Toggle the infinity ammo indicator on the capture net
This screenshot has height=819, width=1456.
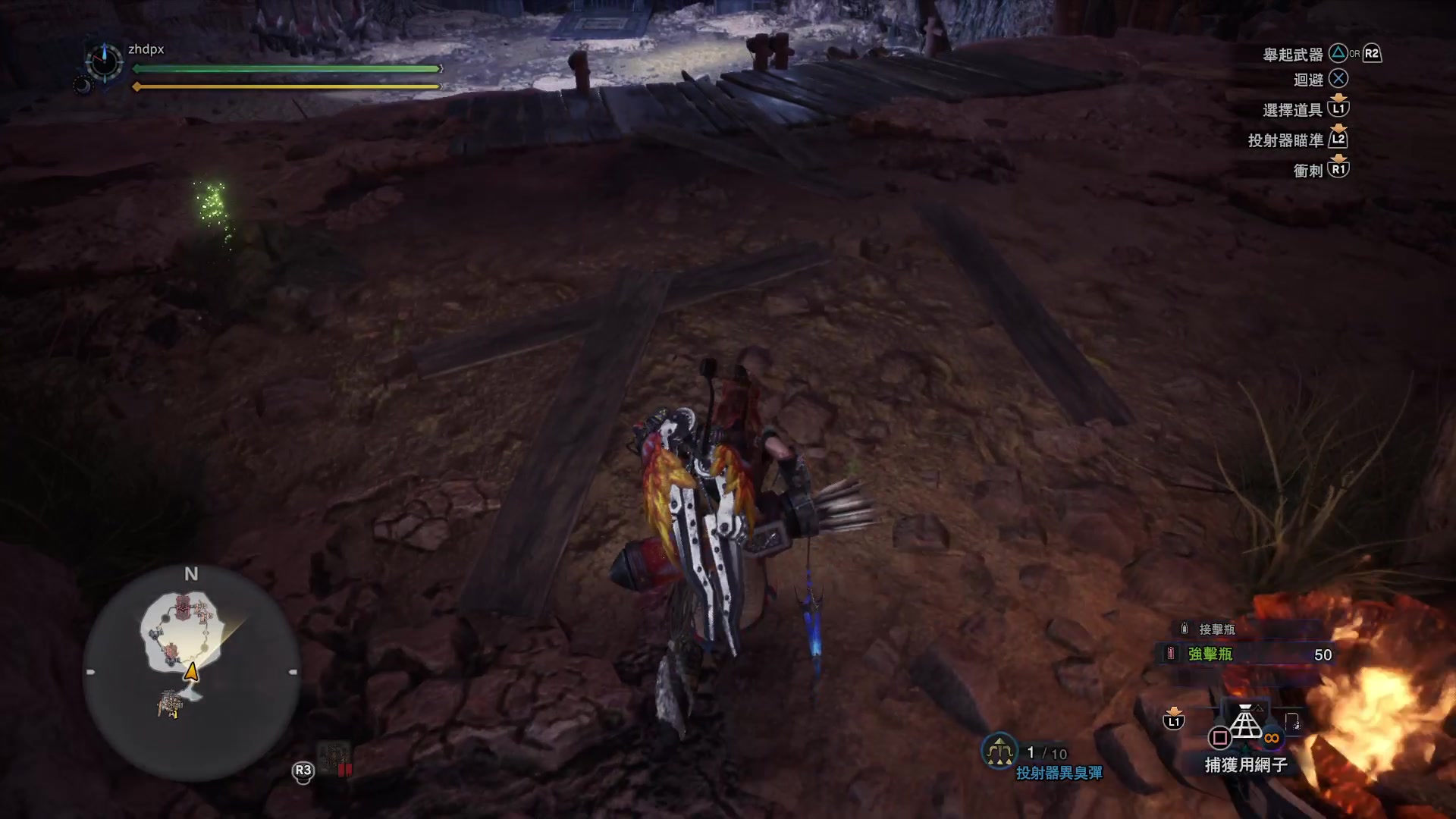(x=1272, y=738)
